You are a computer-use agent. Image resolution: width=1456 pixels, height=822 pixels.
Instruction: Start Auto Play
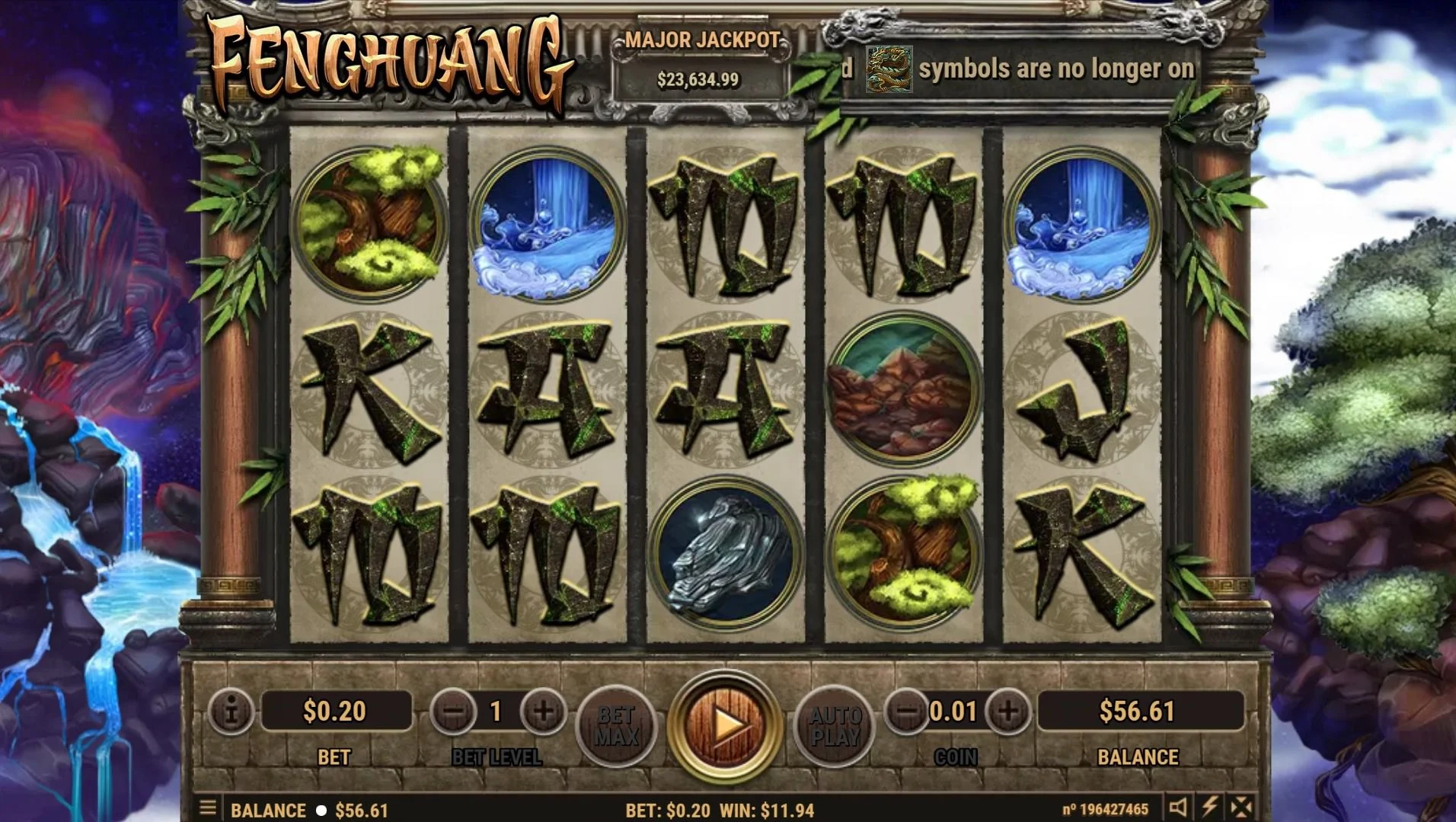coord(835,725)
